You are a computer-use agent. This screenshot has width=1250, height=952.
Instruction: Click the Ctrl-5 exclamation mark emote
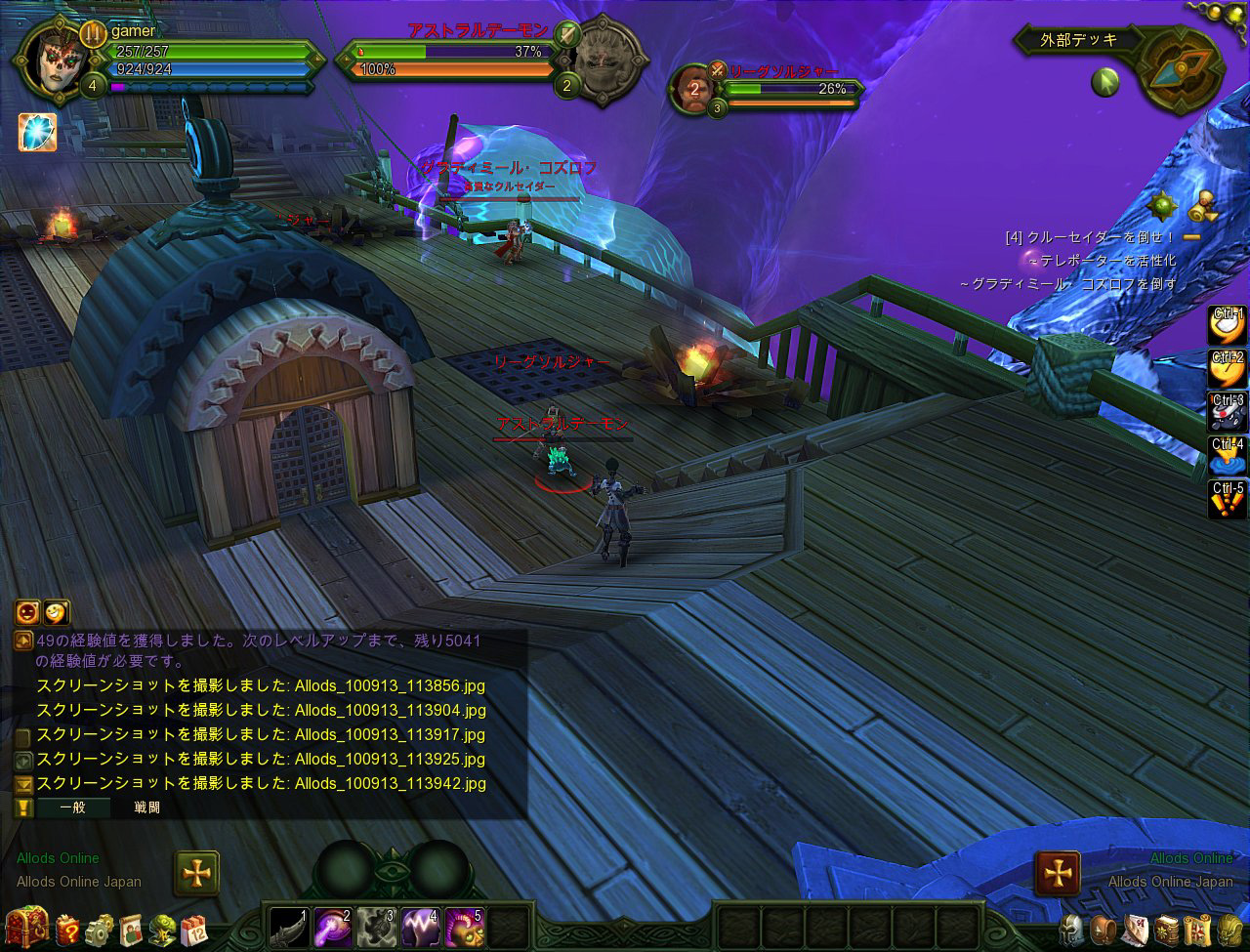click(x=1228, y=500)
